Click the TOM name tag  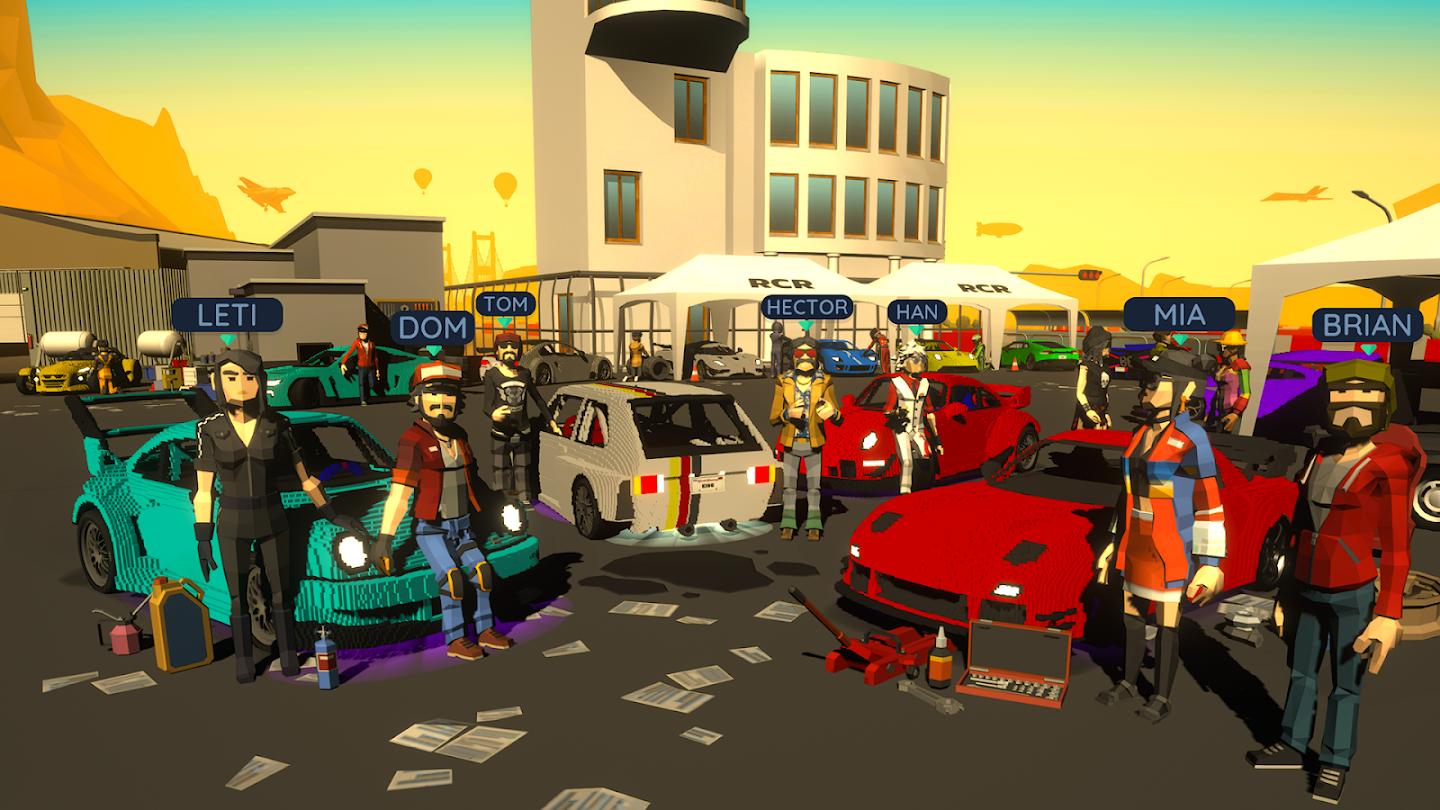(x=505, y=304)
